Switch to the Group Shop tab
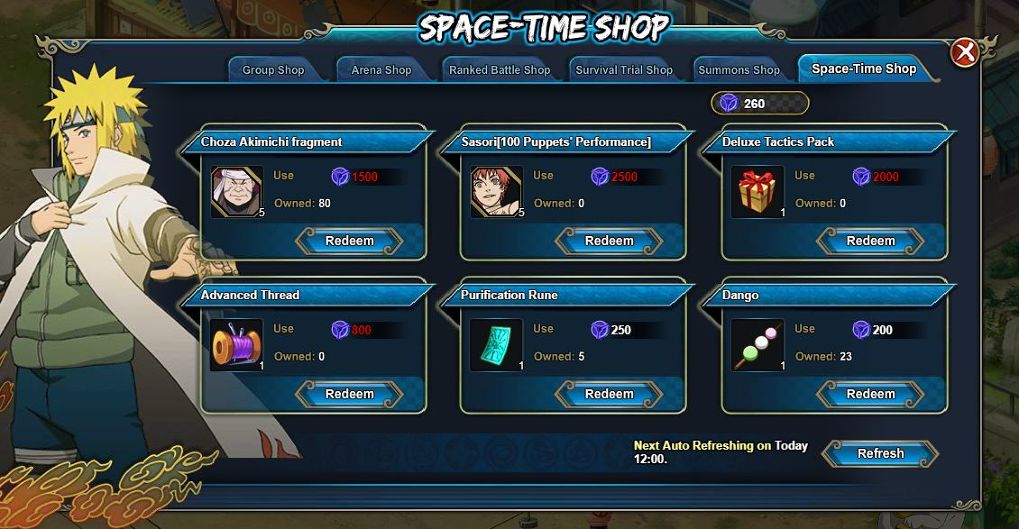The width and height of the screenshot is (1019, 529). click(x=273, y=70)
